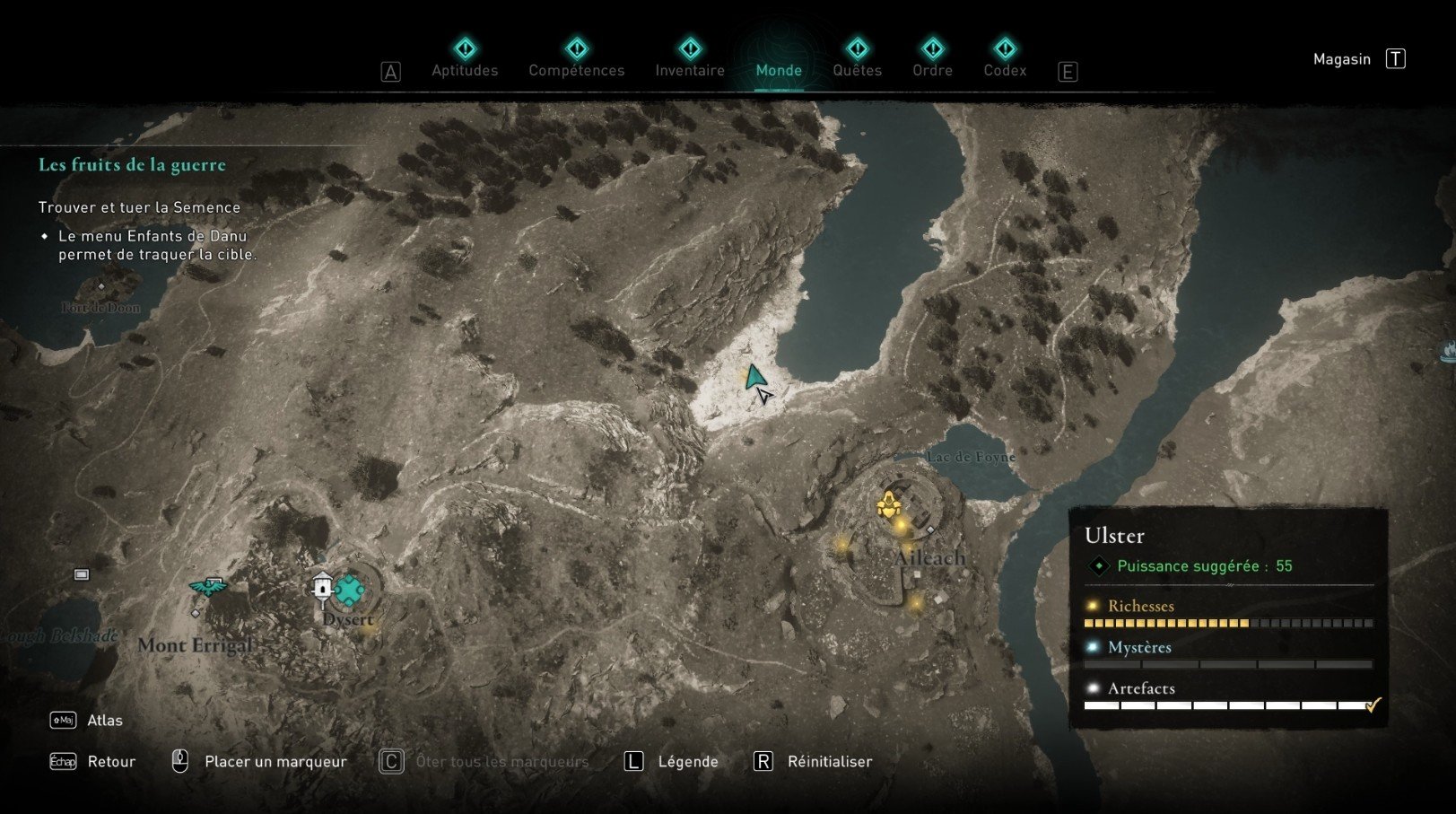The height and width of the screenshot is (814, 1456).
Task: Select the Dysert fast travel marker
Action: click(x=322, y=586)
